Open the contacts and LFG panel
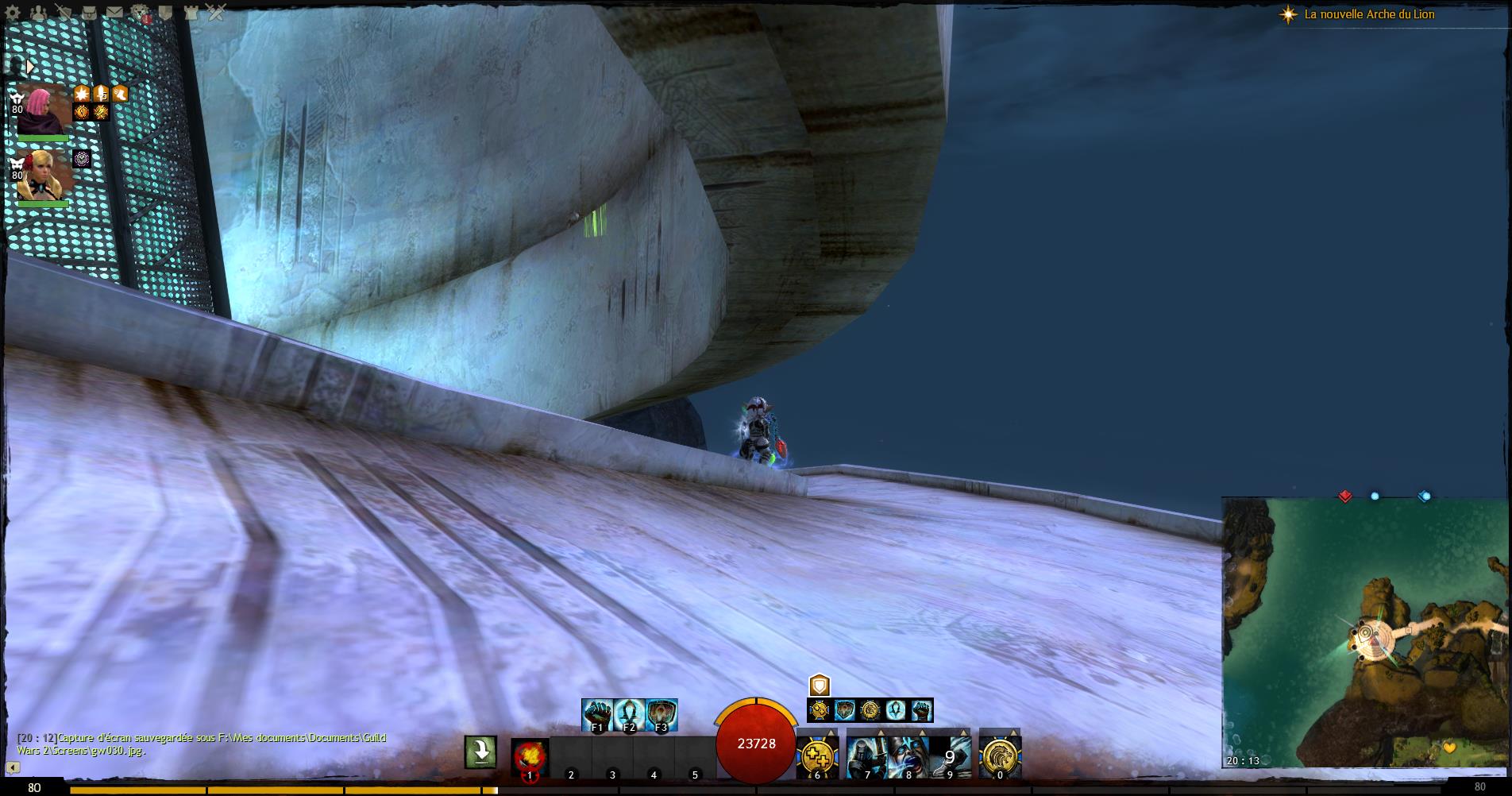This screenshot has width=1512, height=796. tap(38, 13)
